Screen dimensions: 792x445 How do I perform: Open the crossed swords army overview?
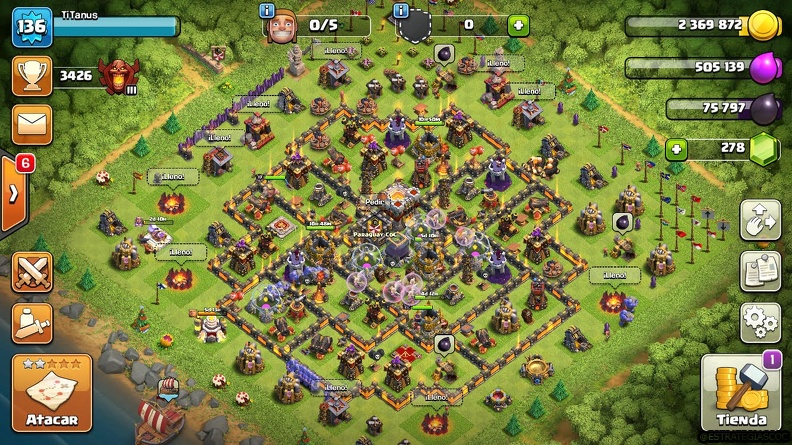pos(31,273)
